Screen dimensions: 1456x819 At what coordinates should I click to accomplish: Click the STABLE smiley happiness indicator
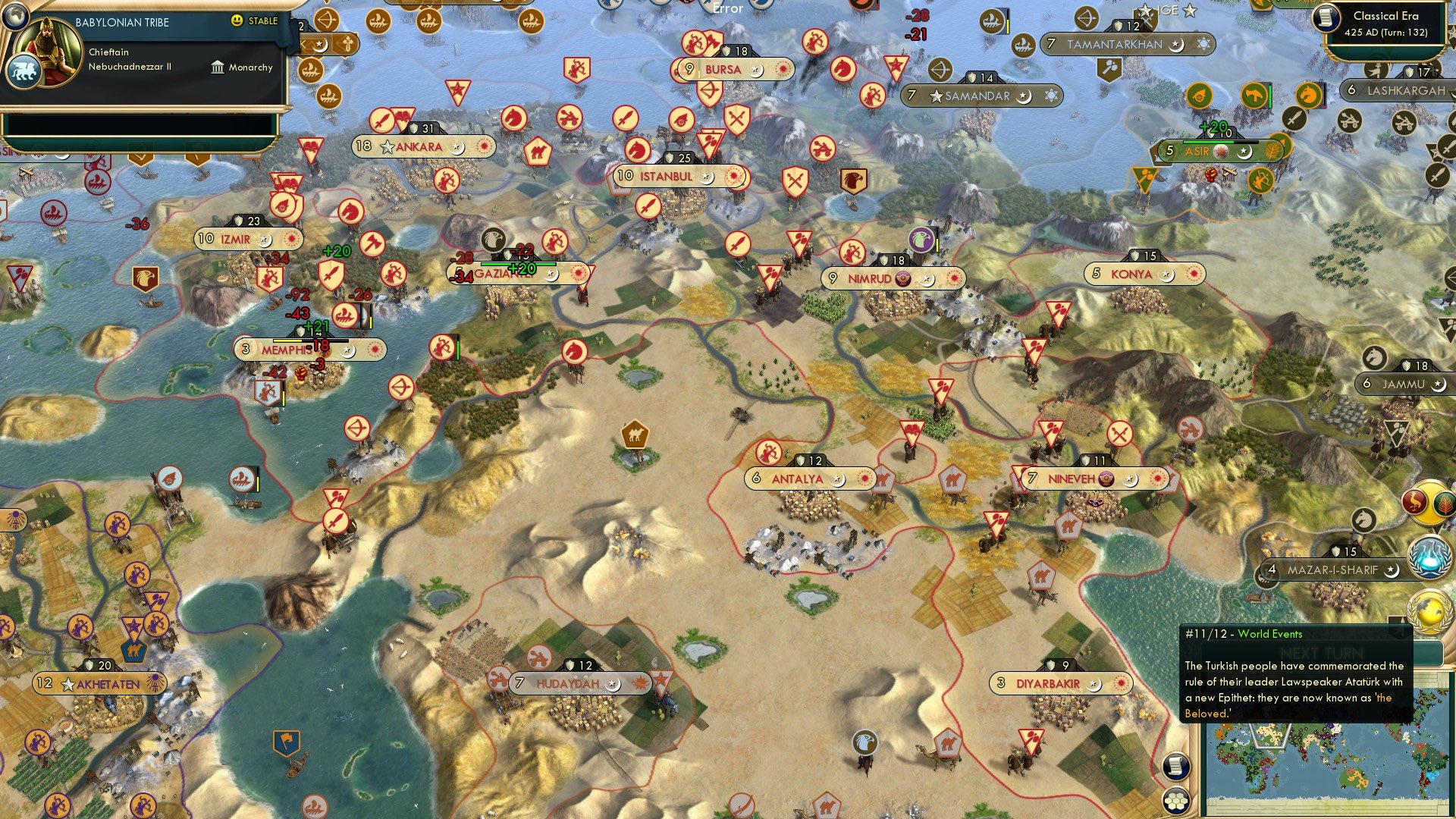[237, 23]
